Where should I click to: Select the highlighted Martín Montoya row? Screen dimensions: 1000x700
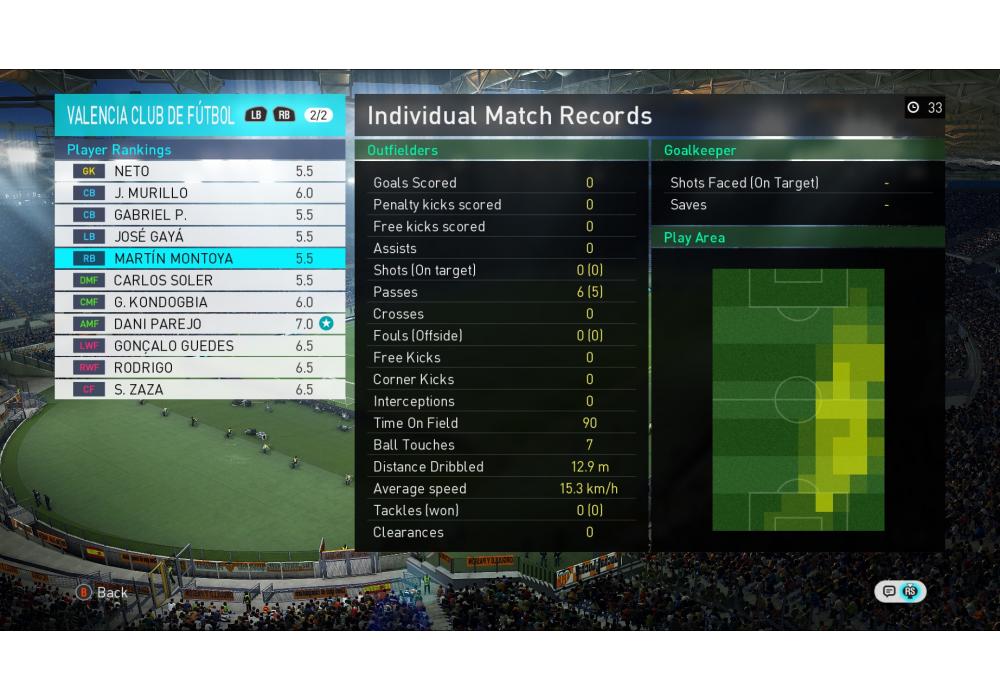pyautogui.click(x=200, y=259)
